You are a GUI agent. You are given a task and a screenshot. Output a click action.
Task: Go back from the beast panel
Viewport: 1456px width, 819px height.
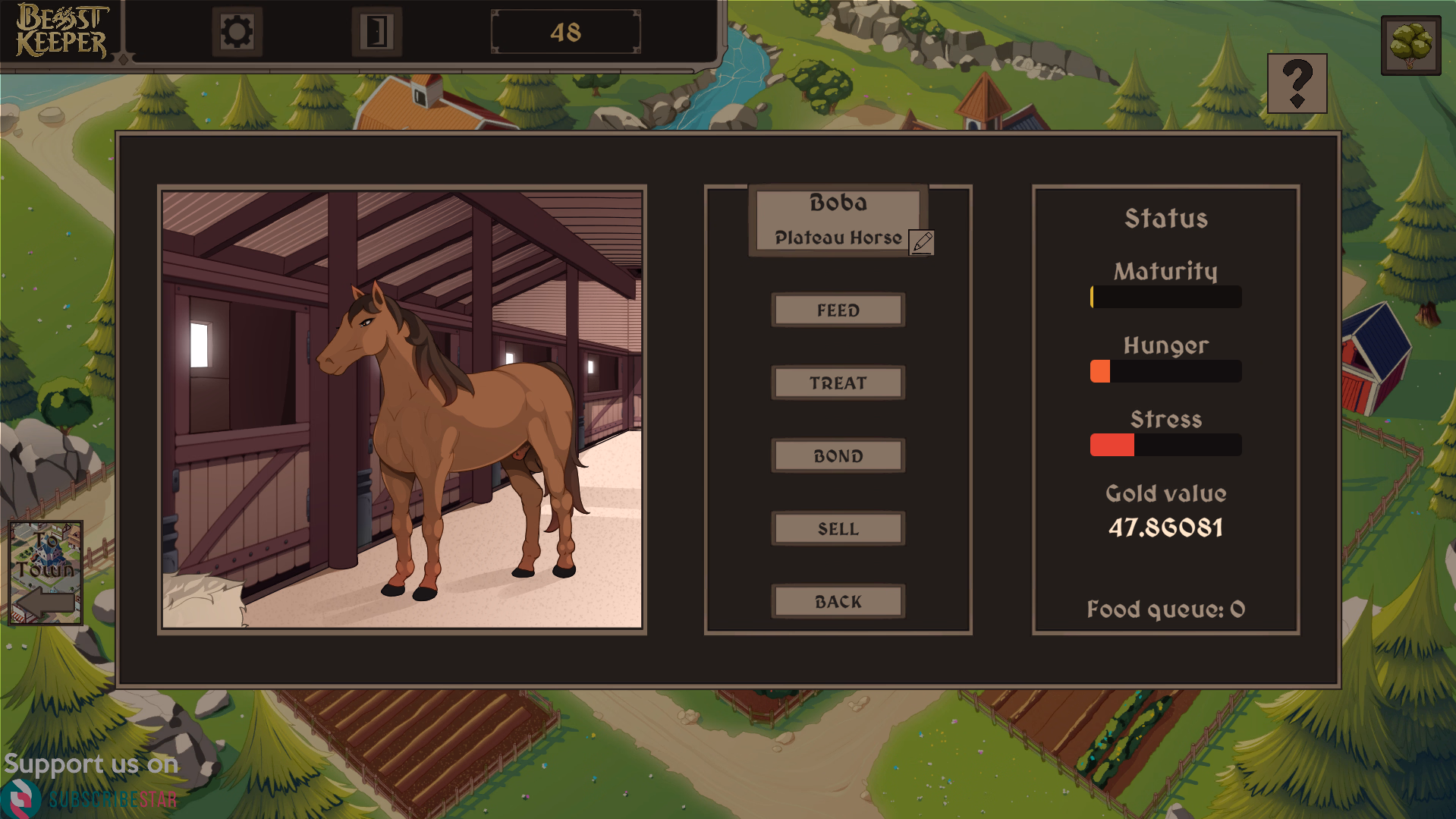pyautogui.click(x=838, y=602)
